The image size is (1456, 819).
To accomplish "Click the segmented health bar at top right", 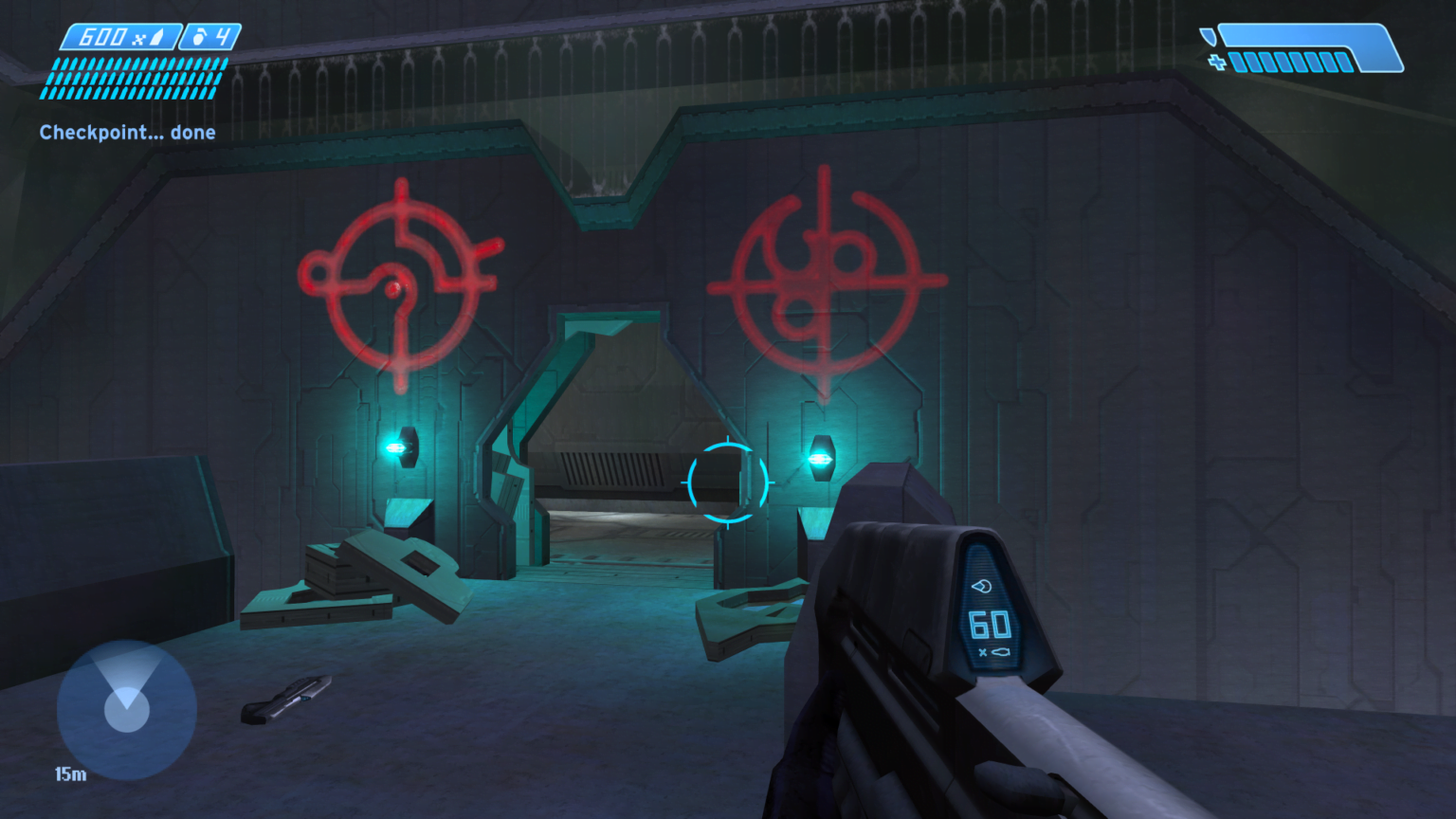I will 1289,64.
